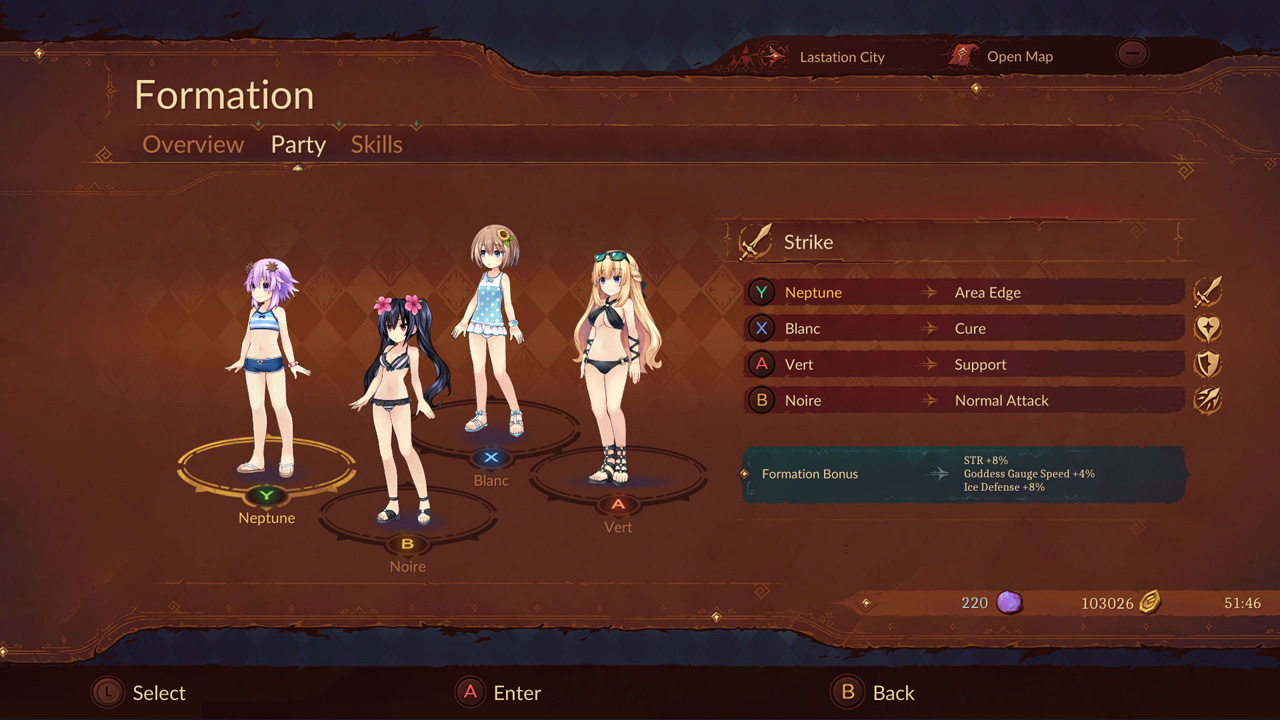This screenshot has width=1280, height=720.
Task: Select Noire's B button marker under her character
Action: (407, 545)
